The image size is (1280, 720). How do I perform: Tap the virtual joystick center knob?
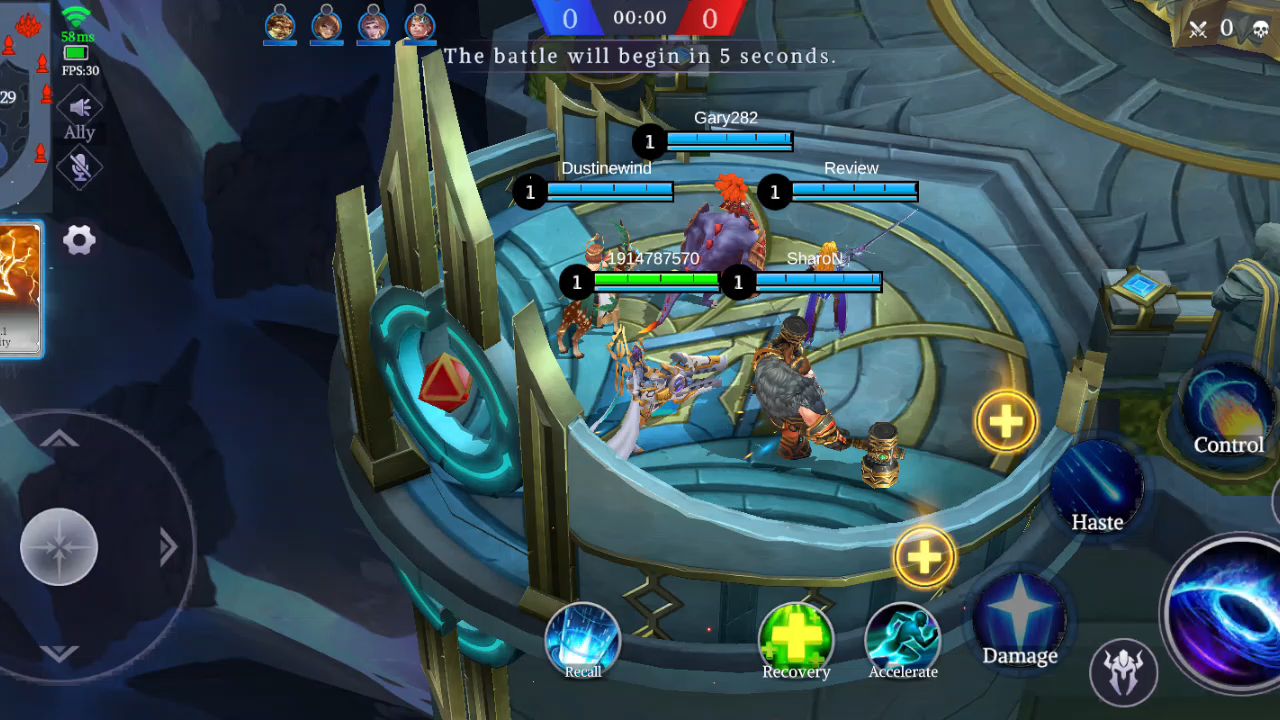point(59,547)
